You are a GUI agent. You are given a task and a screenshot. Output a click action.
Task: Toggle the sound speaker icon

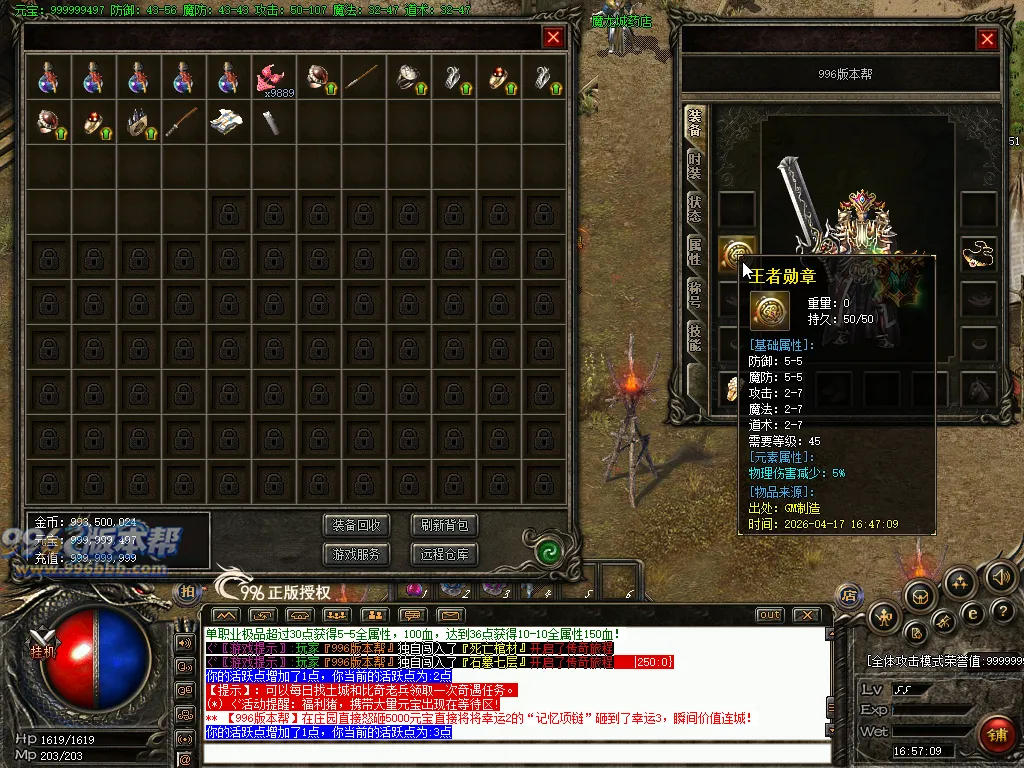click(x=1001, y=576)
